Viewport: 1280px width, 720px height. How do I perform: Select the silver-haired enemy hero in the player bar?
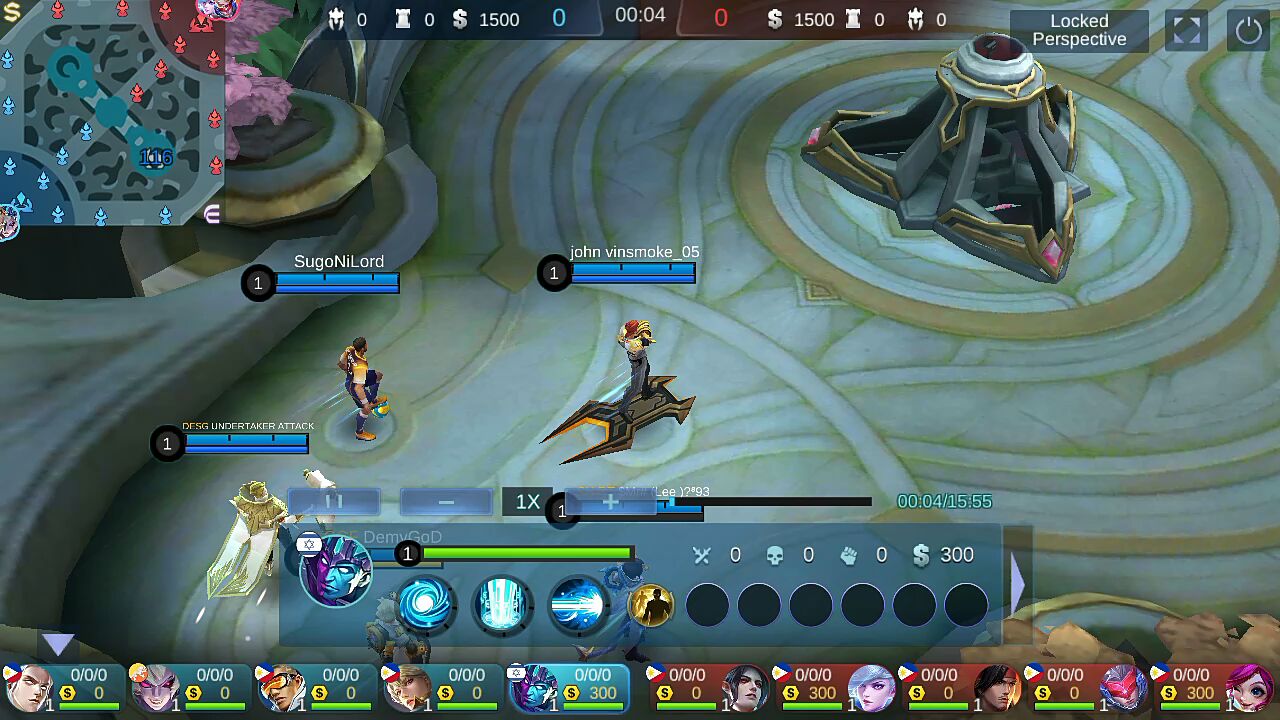click(872, 688)
